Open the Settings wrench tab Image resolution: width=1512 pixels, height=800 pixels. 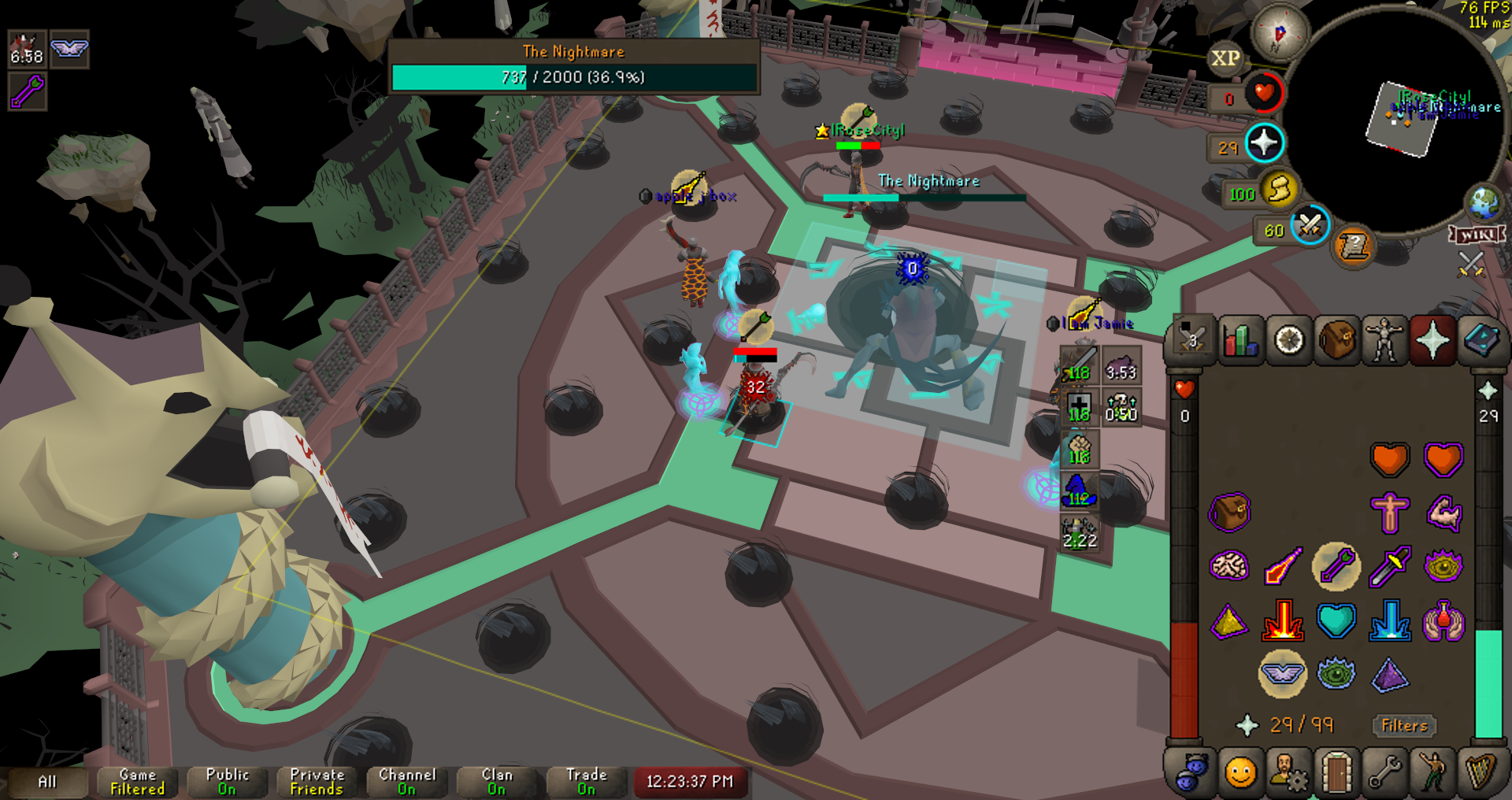(x=1384, y=772)
